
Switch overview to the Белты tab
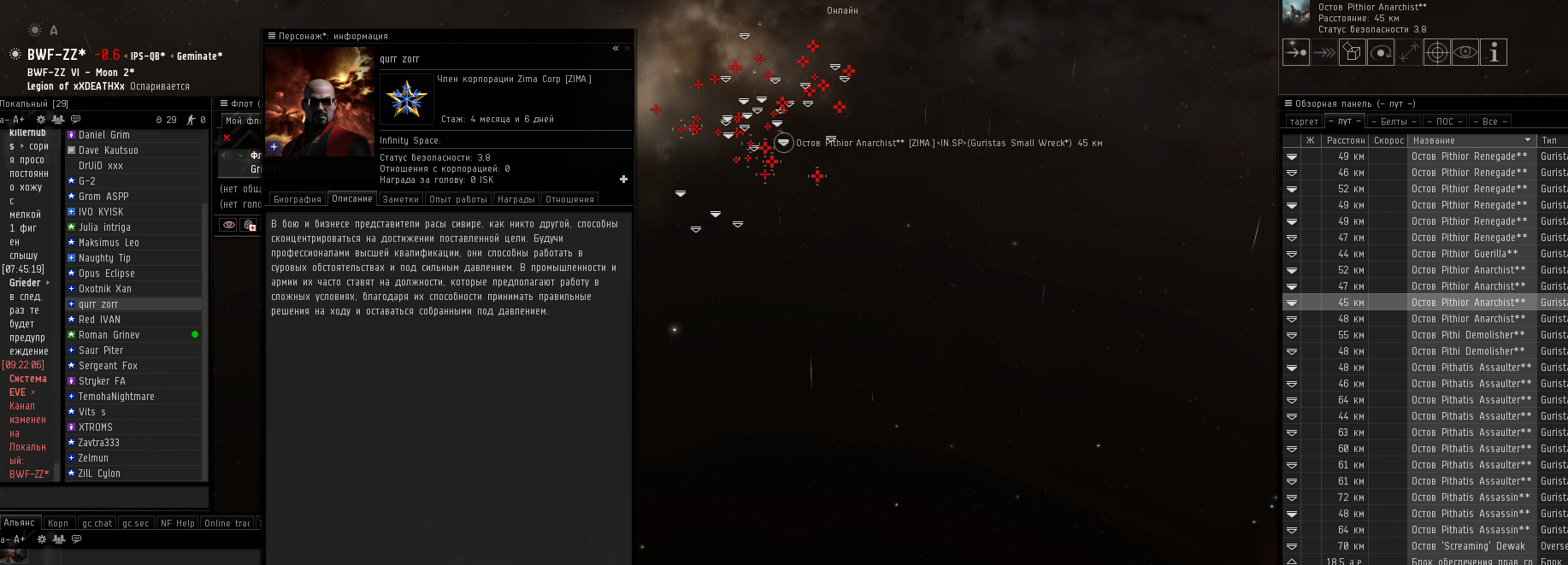(x=1394, y=121)
